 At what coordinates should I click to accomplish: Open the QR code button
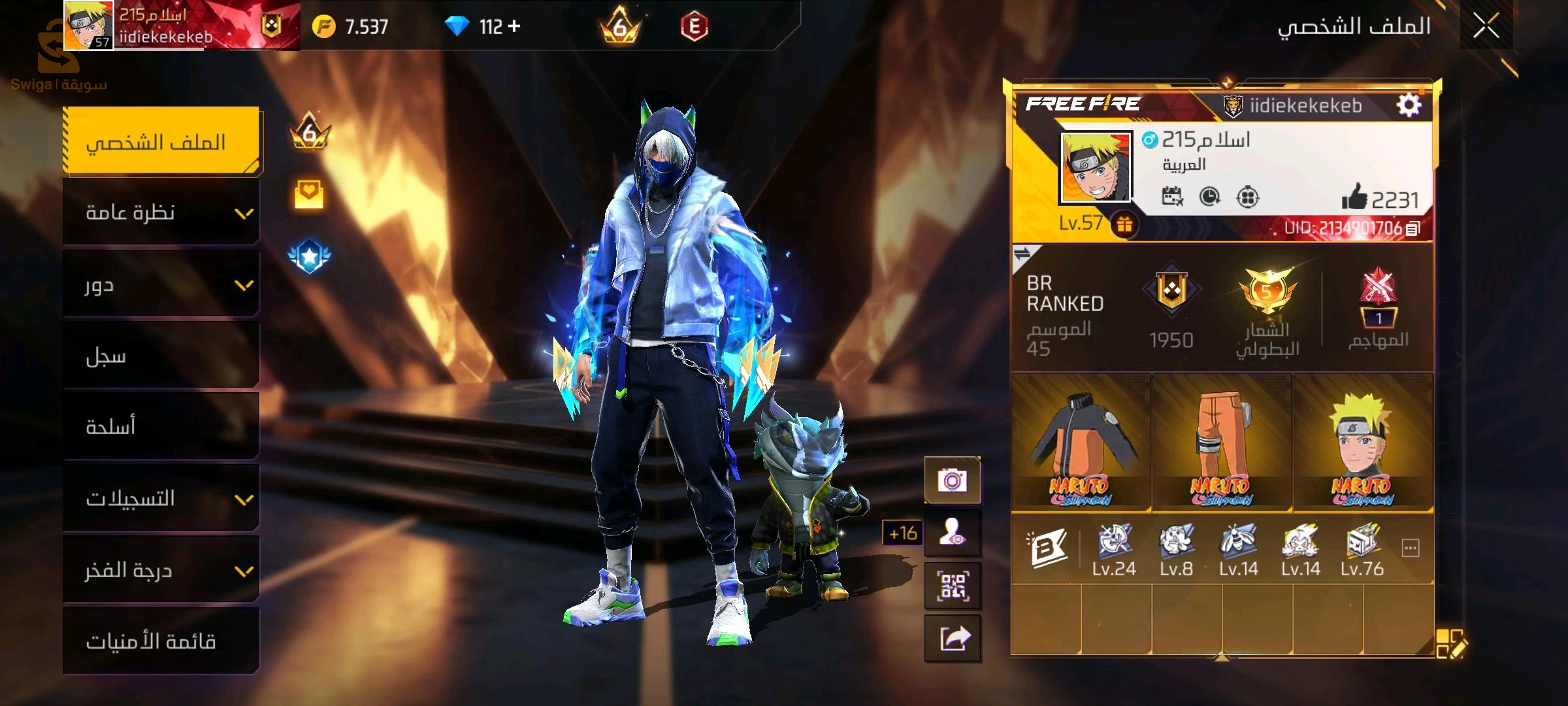point(952,586)
